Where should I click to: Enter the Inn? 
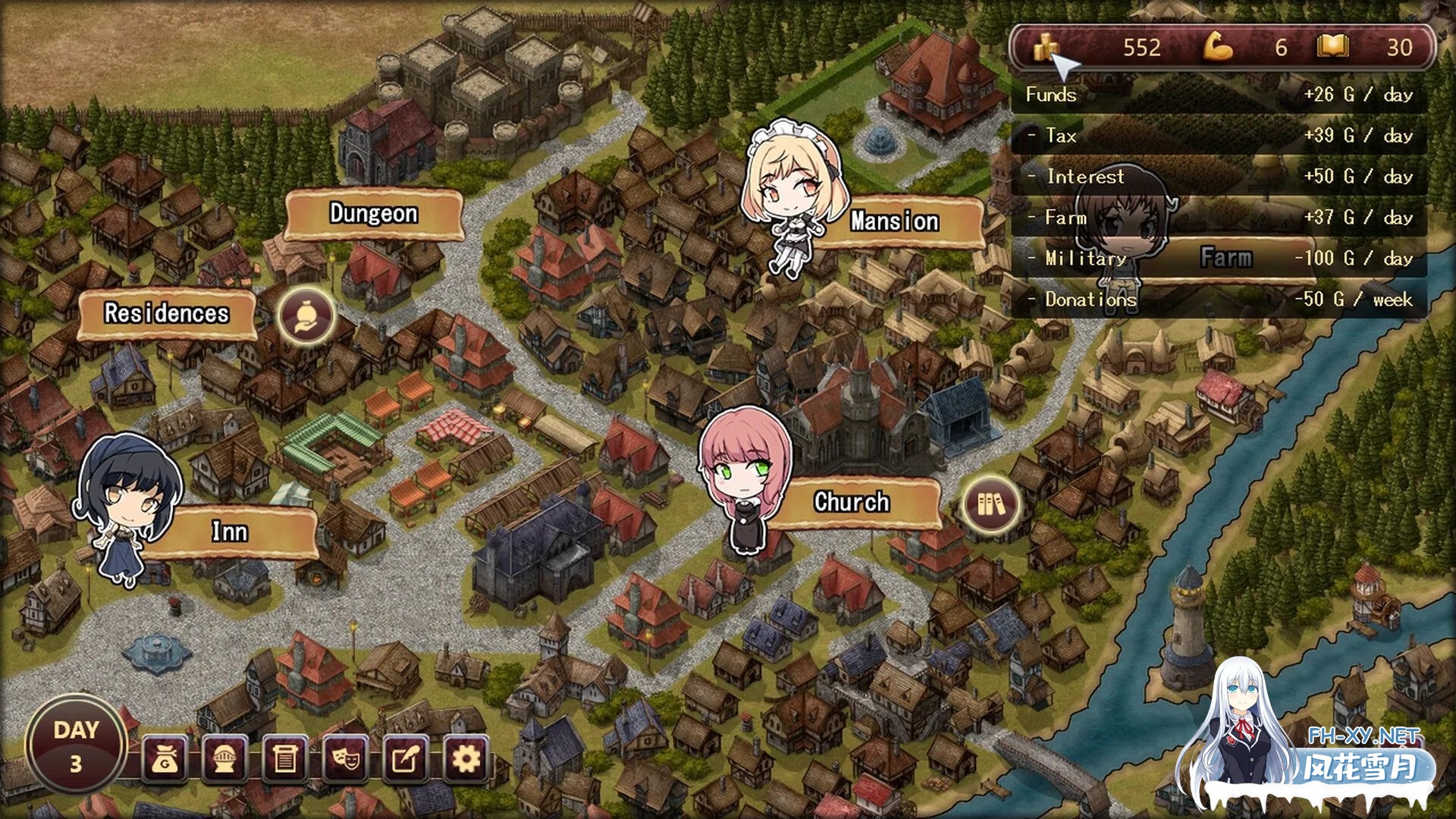tap(229, 532)
